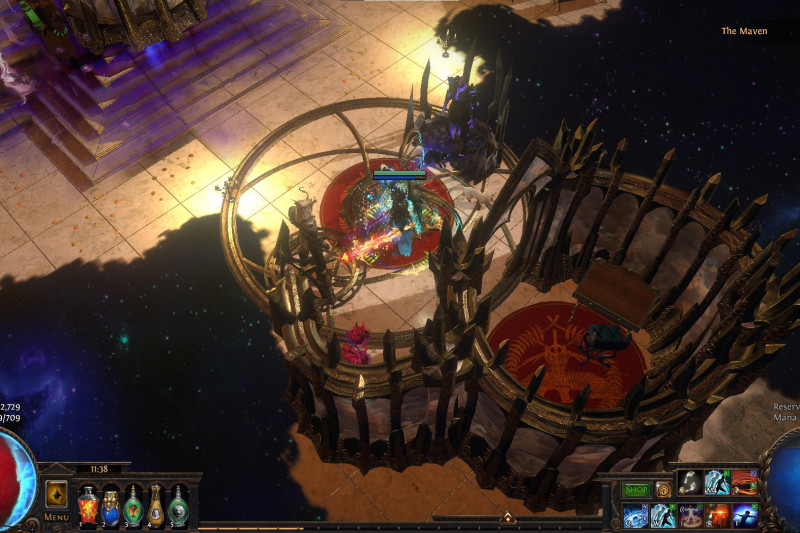Activate the blue dash skill on W
Viewport: 800px width, 533px height.
pyautogui.click(x=663, y=516)
